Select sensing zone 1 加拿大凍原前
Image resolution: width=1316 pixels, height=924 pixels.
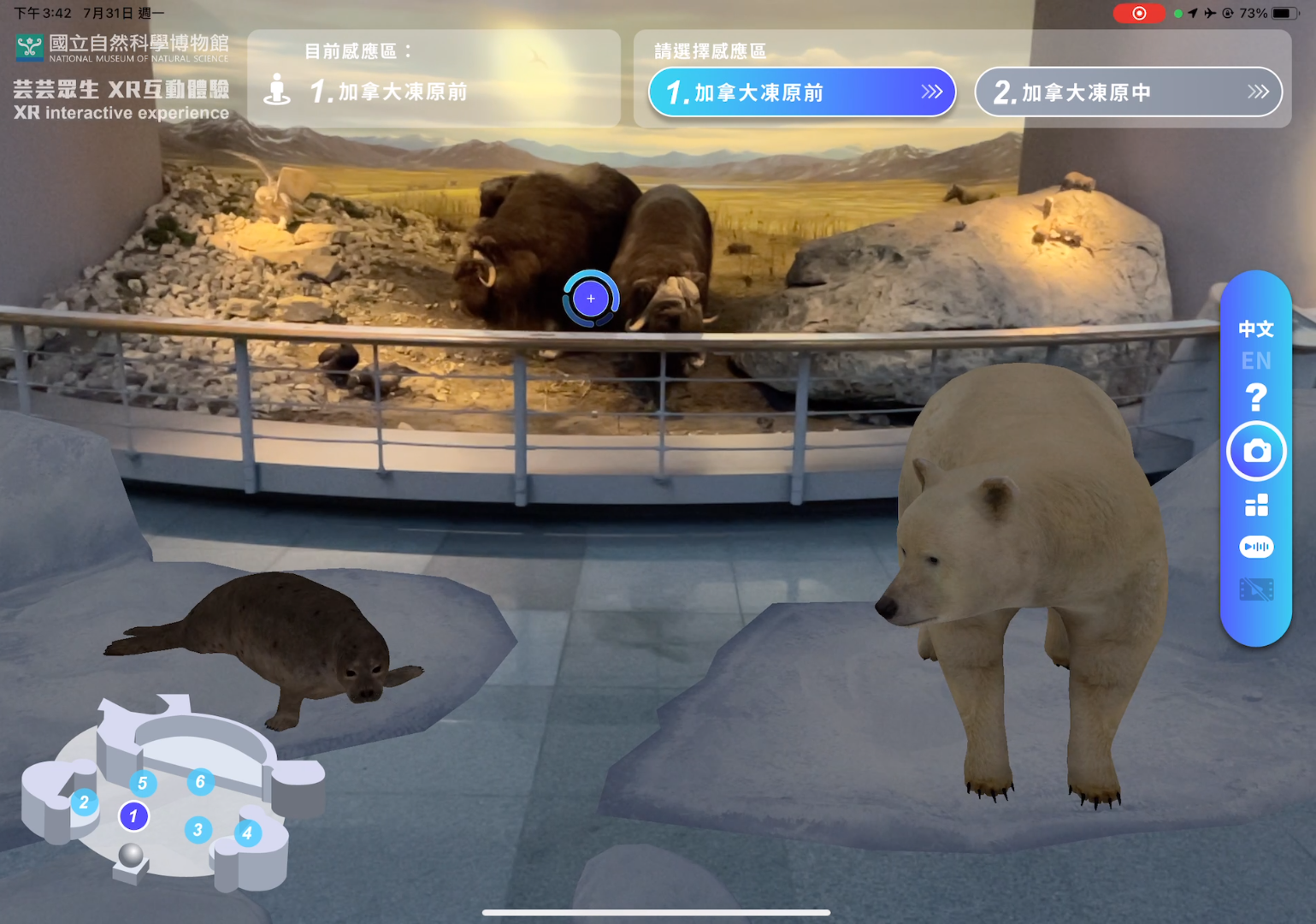point(801,92)
